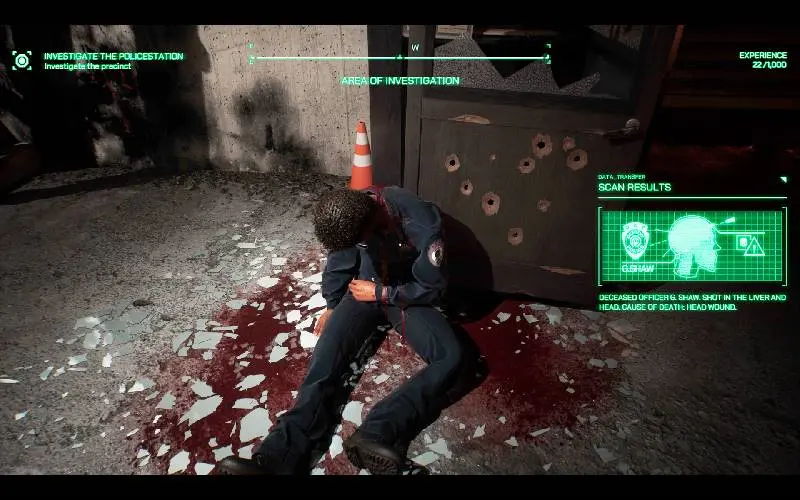The height and width of the screenshot is (500, 800).
Task: Click the objective scanner icon
Action: [x=21, y=60]
